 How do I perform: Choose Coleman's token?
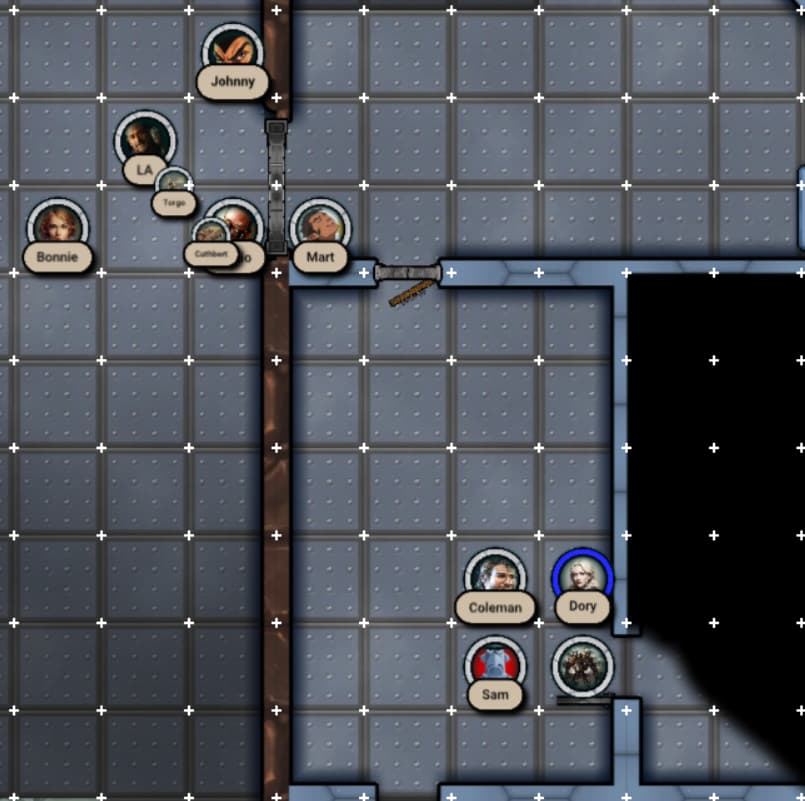[495, 578]
